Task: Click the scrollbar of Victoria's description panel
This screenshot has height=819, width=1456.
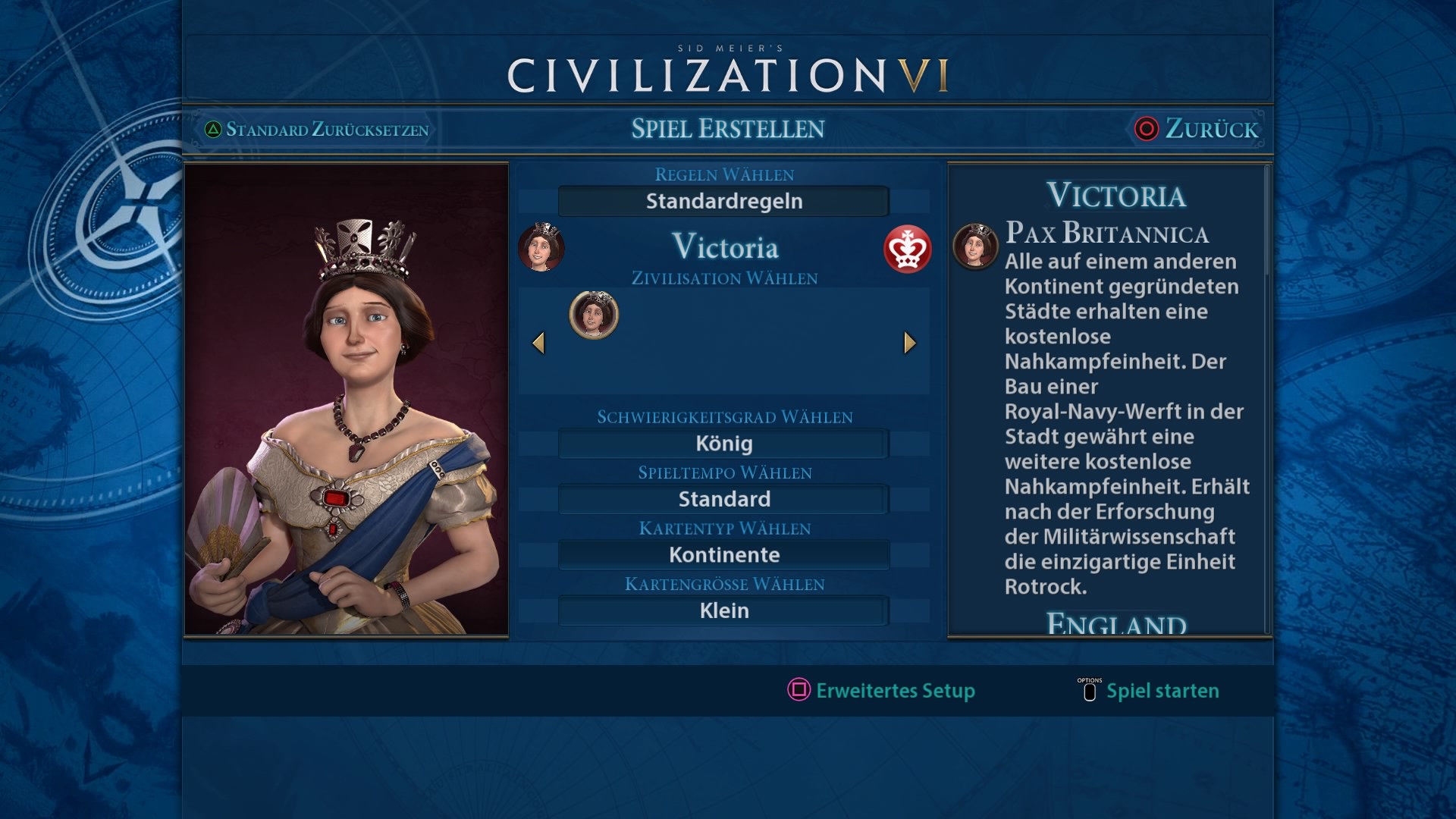Action: point(1266,220)
